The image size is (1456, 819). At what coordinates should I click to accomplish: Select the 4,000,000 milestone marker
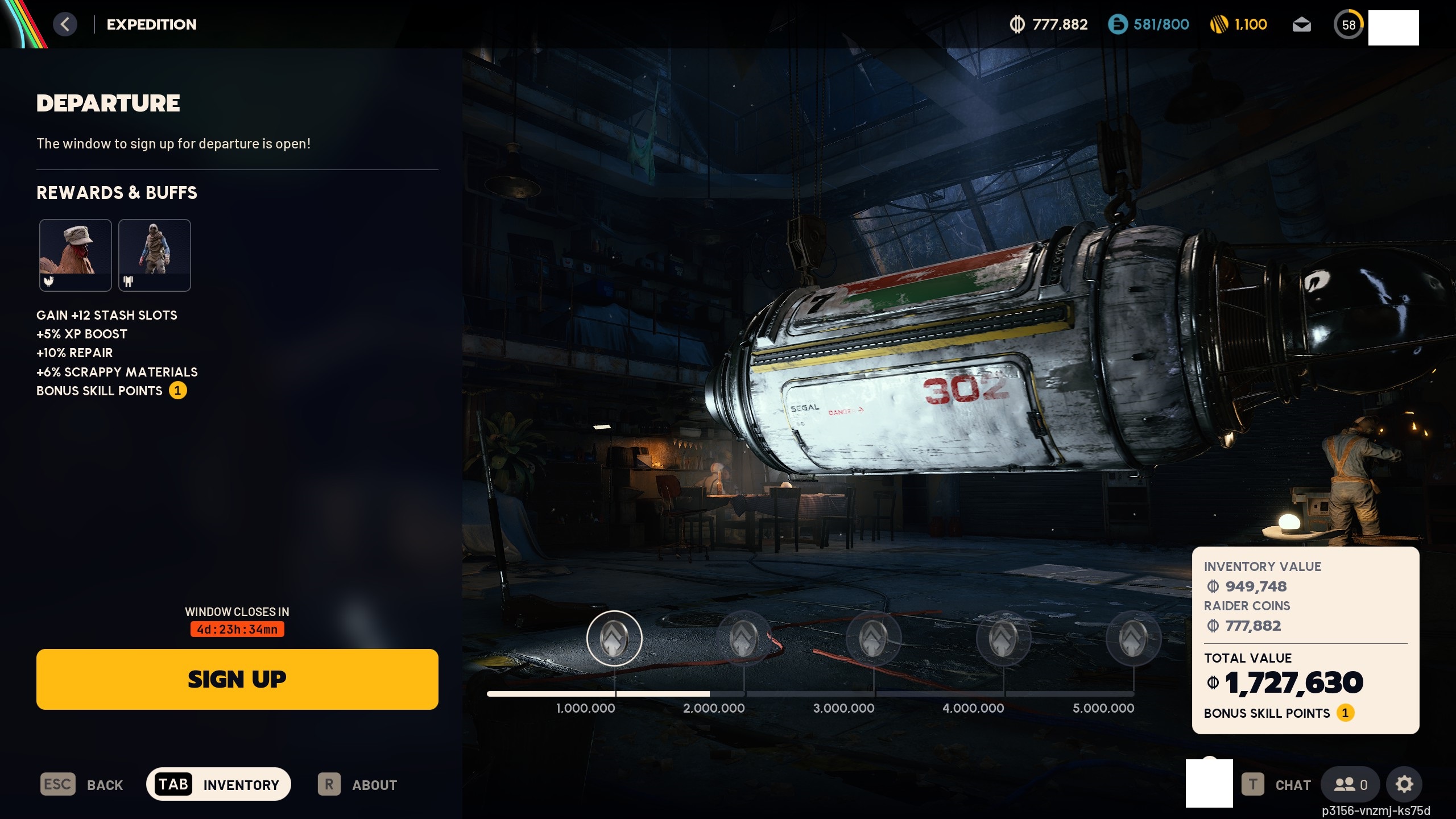point(1003,638)
